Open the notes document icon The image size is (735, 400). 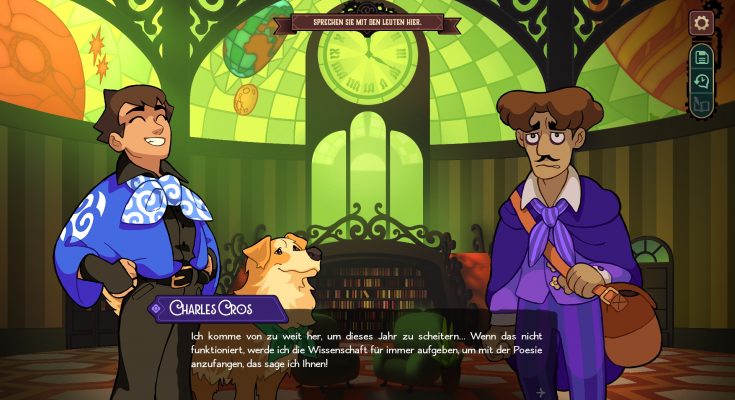click(x=701, y=57)
